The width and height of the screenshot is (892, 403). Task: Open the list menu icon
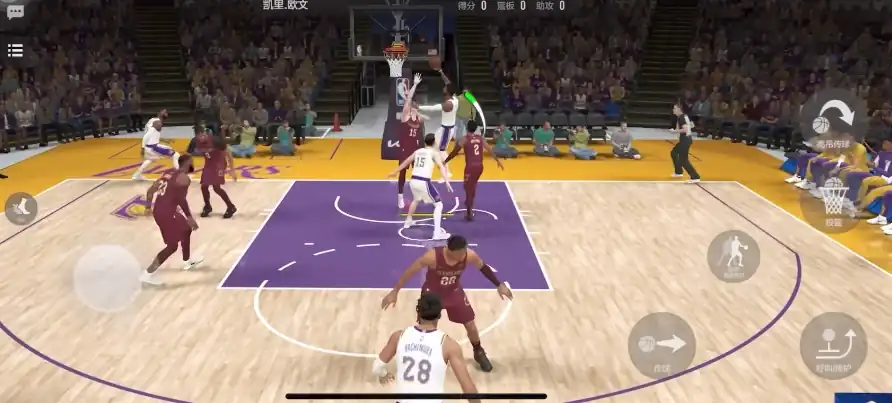[15, 50]
